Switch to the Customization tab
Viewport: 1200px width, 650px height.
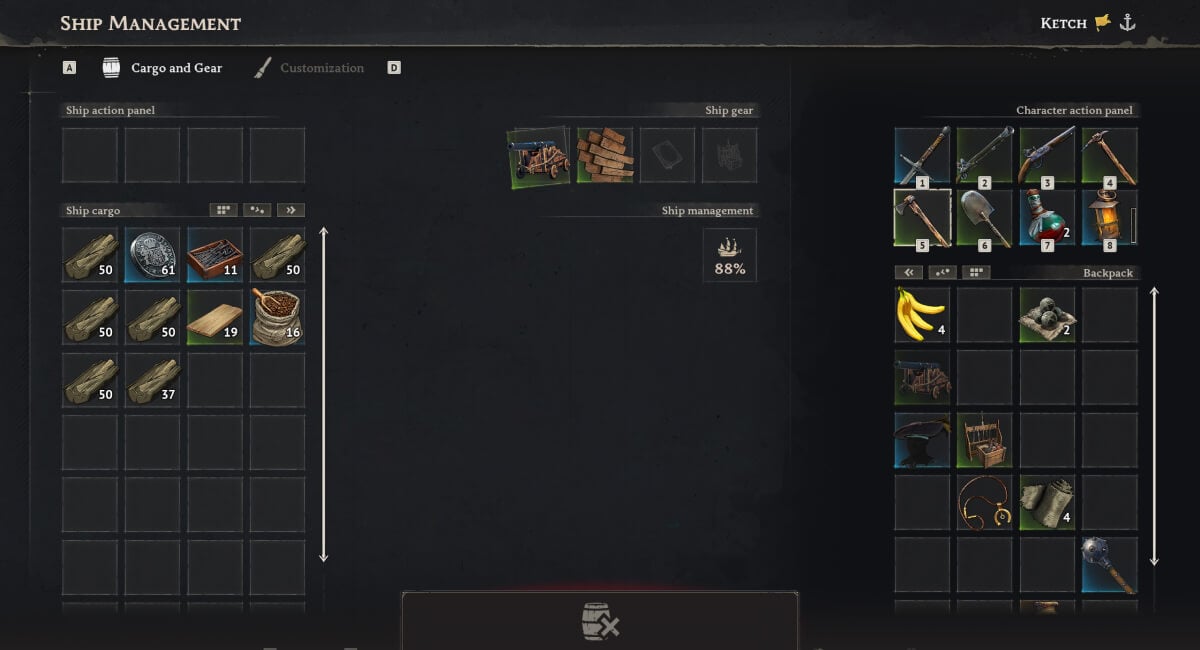pos(309,68)
